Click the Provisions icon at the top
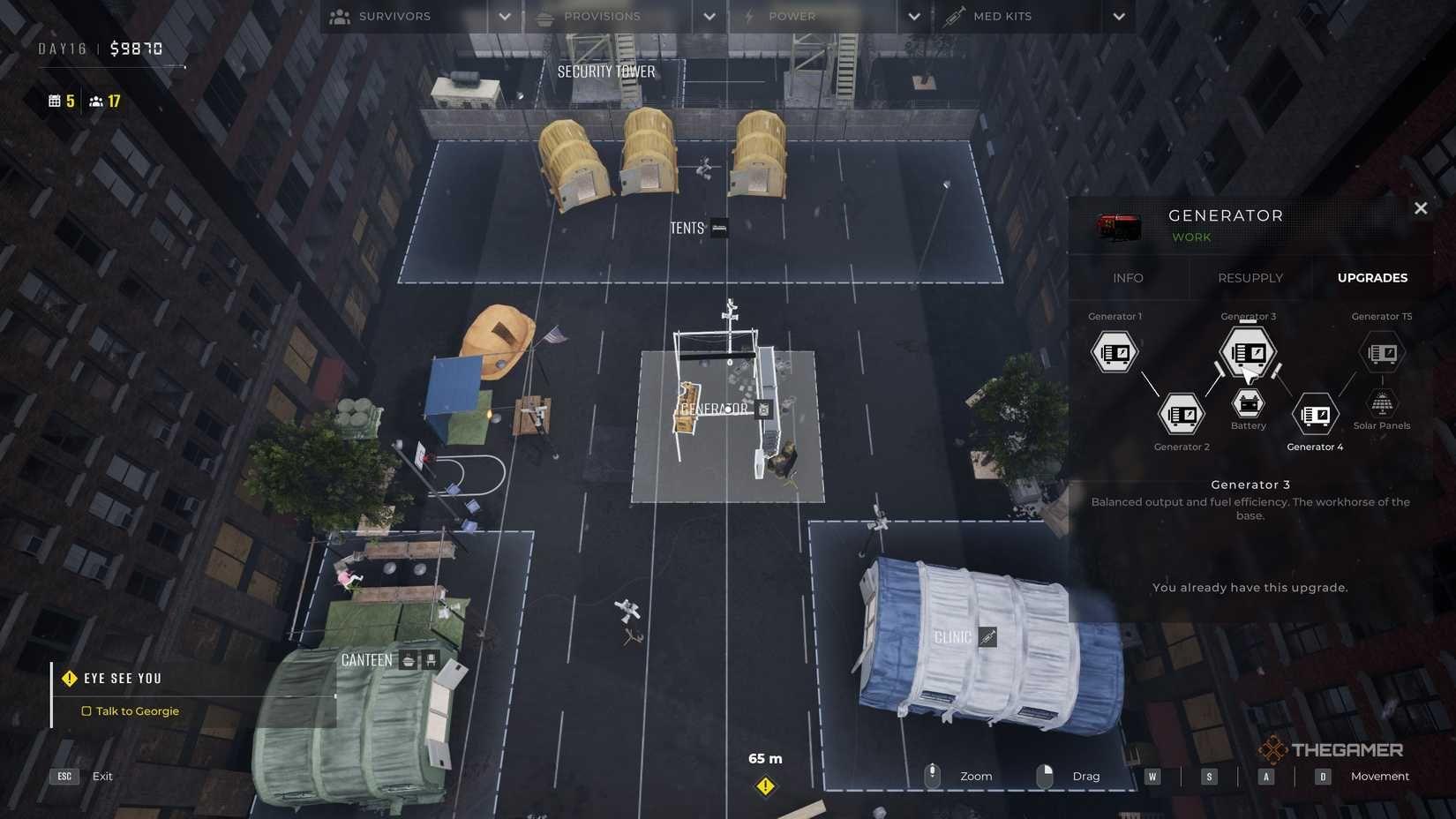 (x=544, y=16)
